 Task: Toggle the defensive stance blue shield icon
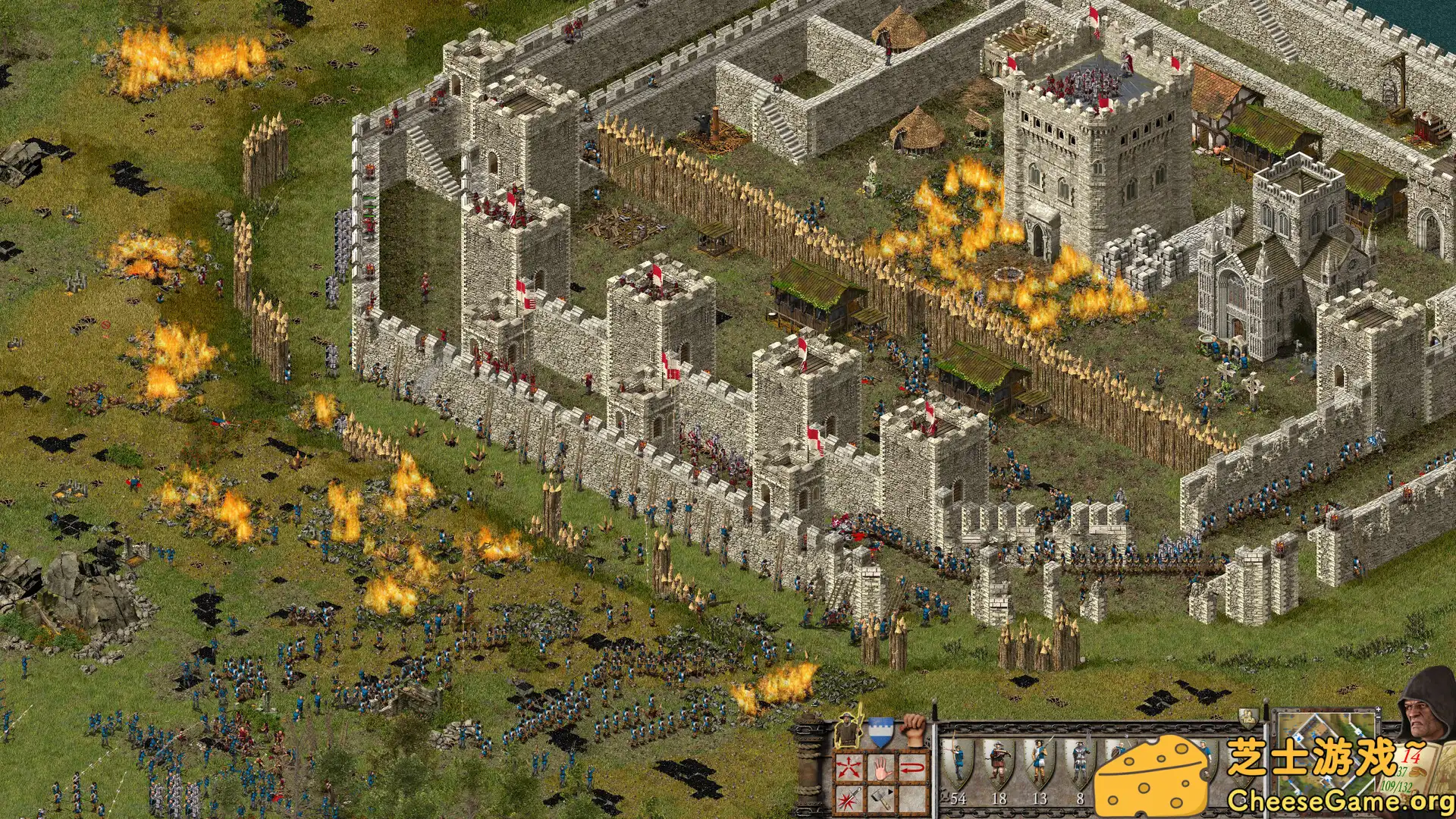click(880, 733)
